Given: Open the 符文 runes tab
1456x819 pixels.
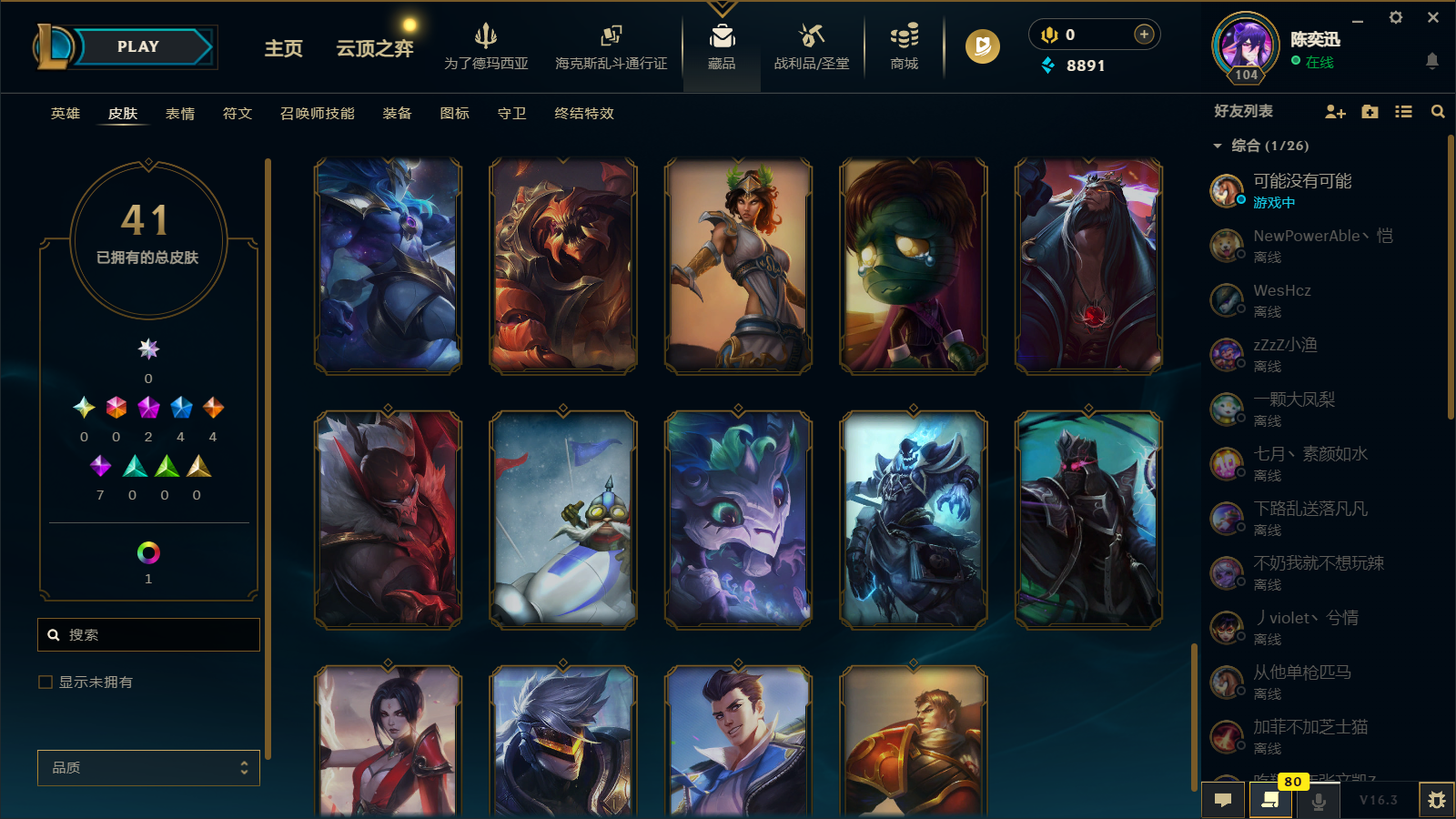Looking at the screenshot, I should [x=238, y=114].
